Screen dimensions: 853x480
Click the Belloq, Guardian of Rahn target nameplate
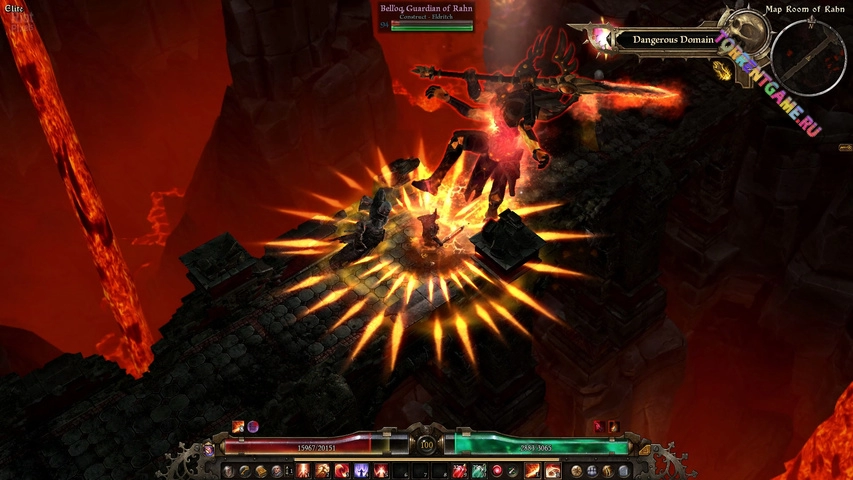427,14
